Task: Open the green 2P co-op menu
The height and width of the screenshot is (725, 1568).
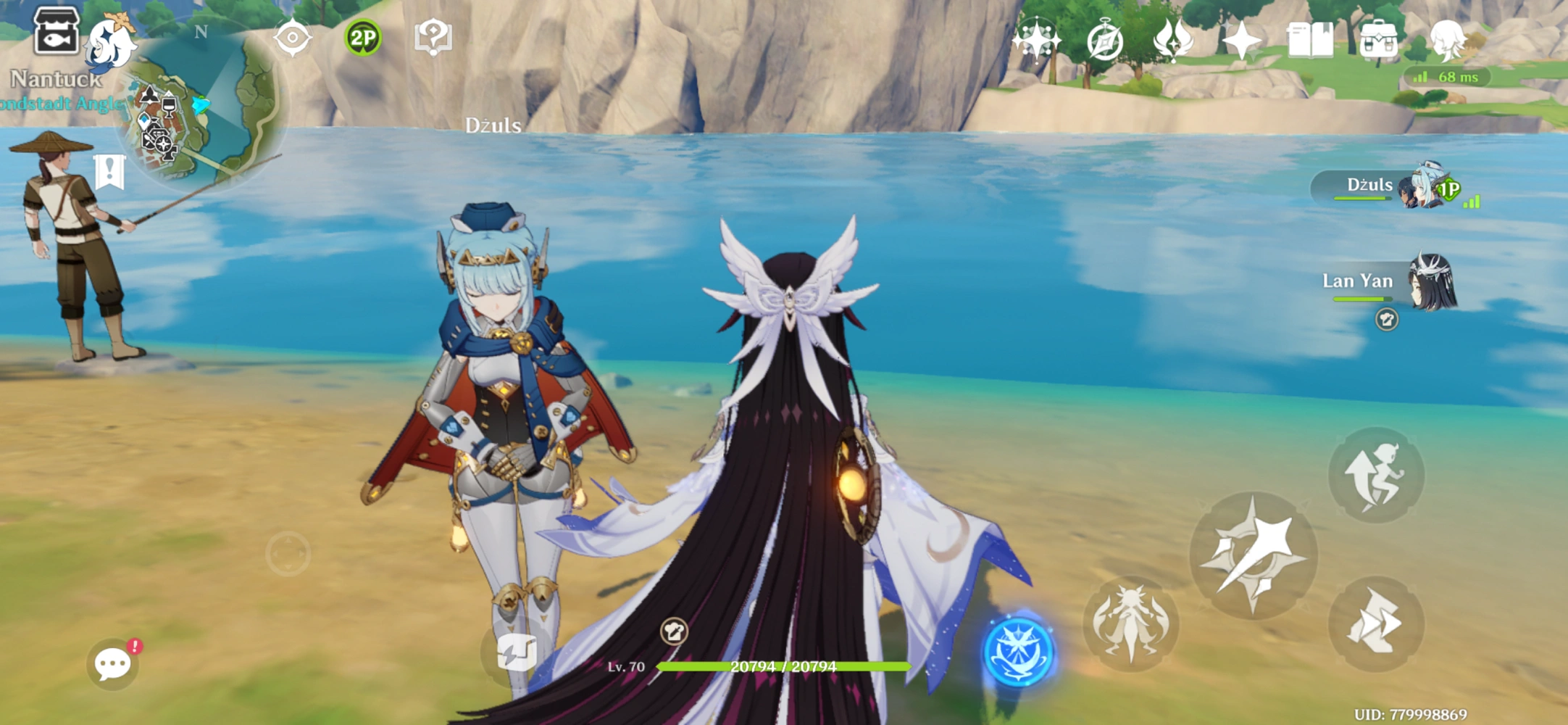Action: (x=362, y=38)
